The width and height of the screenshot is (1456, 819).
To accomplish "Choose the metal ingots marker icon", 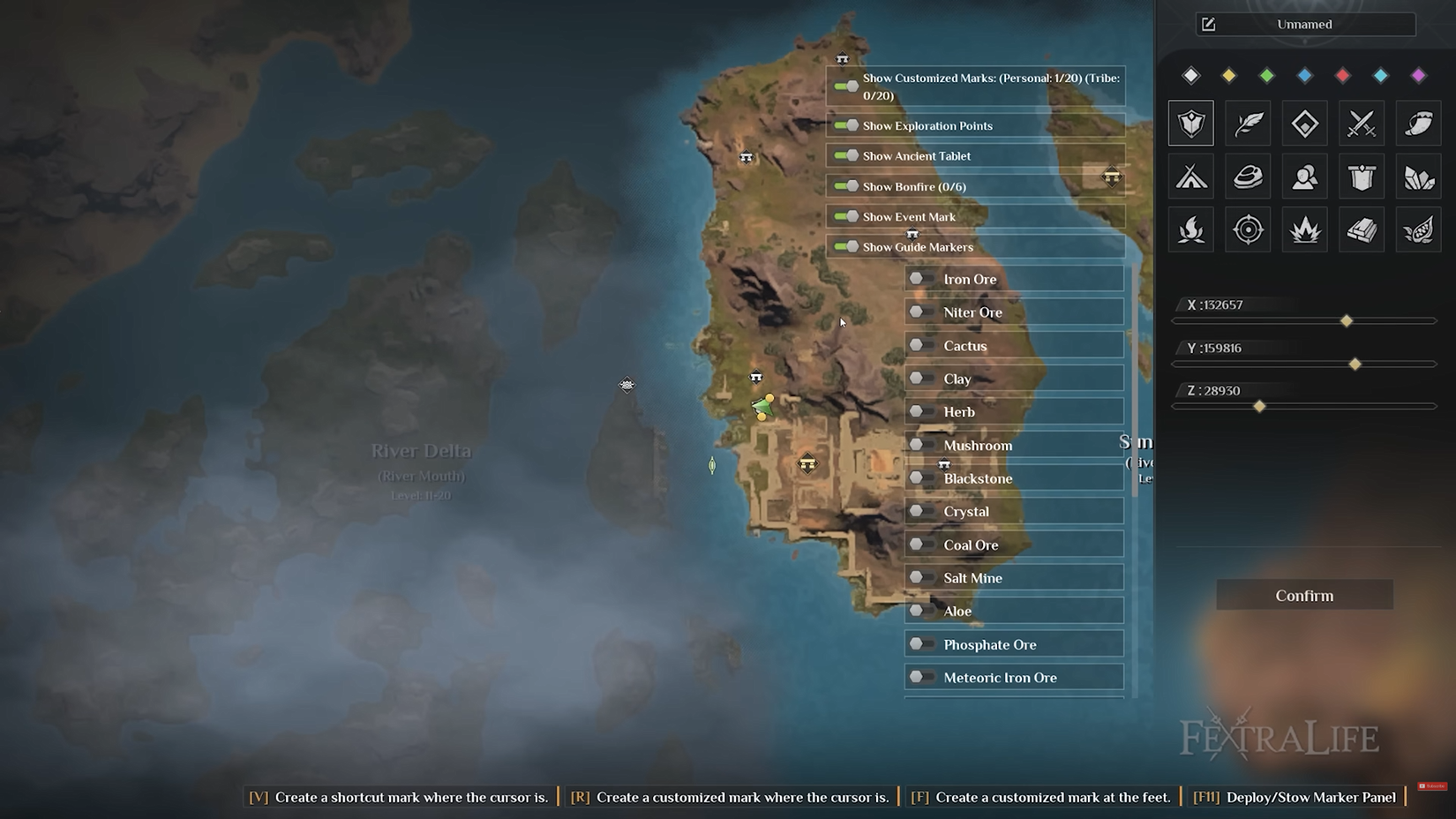I will coord(1361,229).
